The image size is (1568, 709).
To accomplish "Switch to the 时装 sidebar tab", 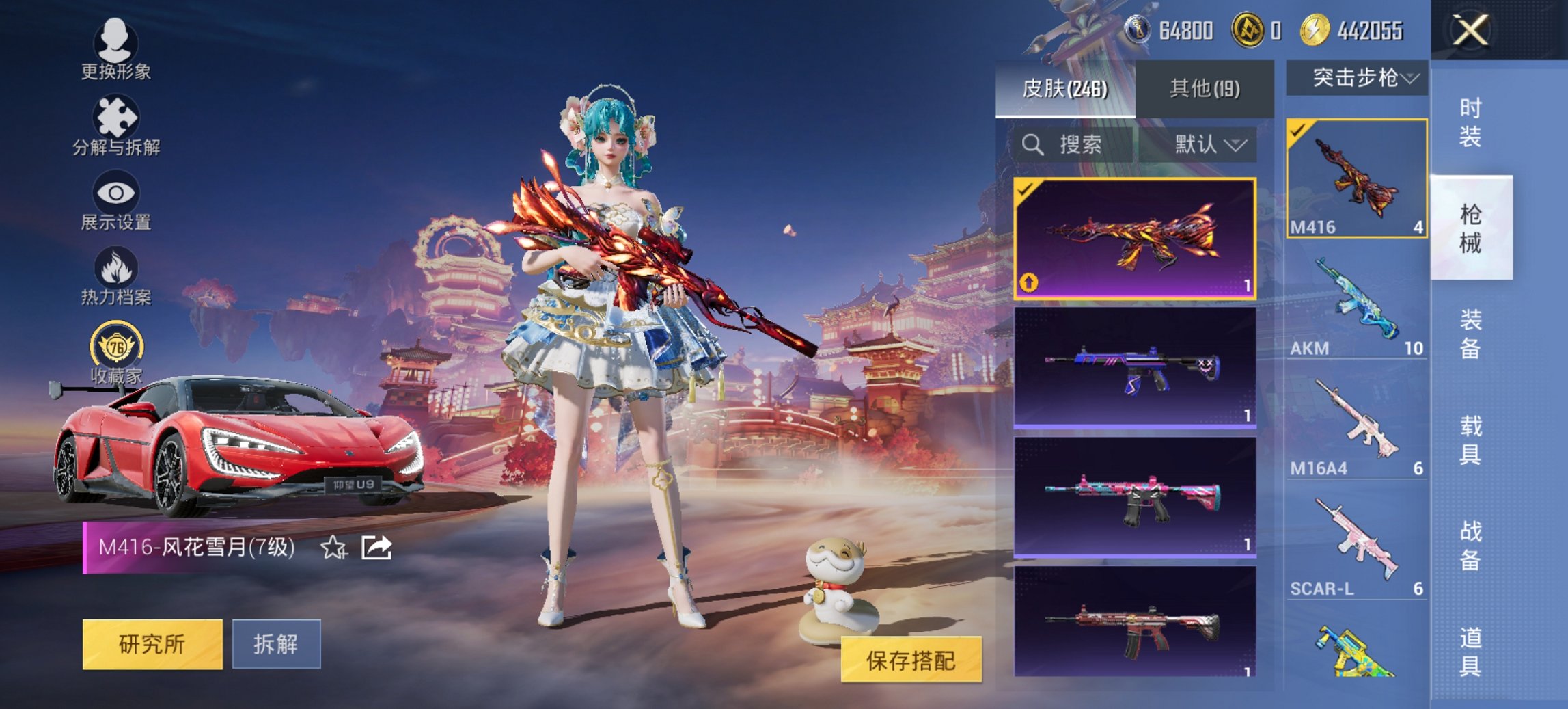I will tap(1469, 123).
